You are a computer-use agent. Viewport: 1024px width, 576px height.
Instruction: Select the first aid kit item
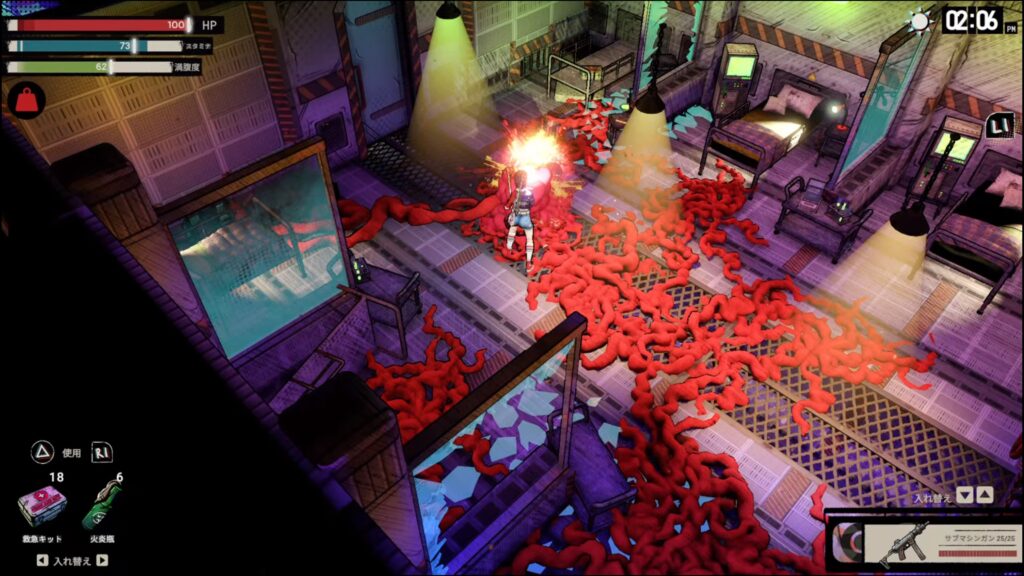pyautogui.click(x=42, y=508)
